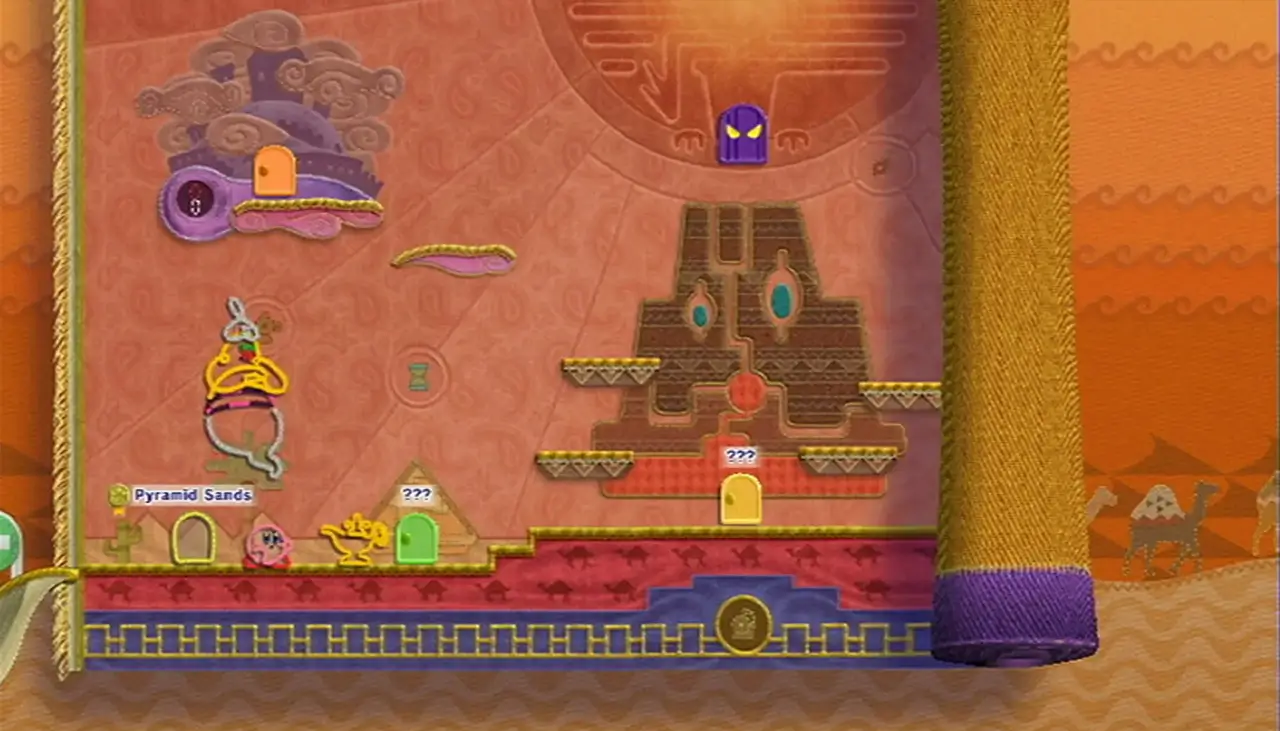The image size is (1280, 731).
Task: Enter the yellow door at the pyramid base
Action: click(738, 500)
